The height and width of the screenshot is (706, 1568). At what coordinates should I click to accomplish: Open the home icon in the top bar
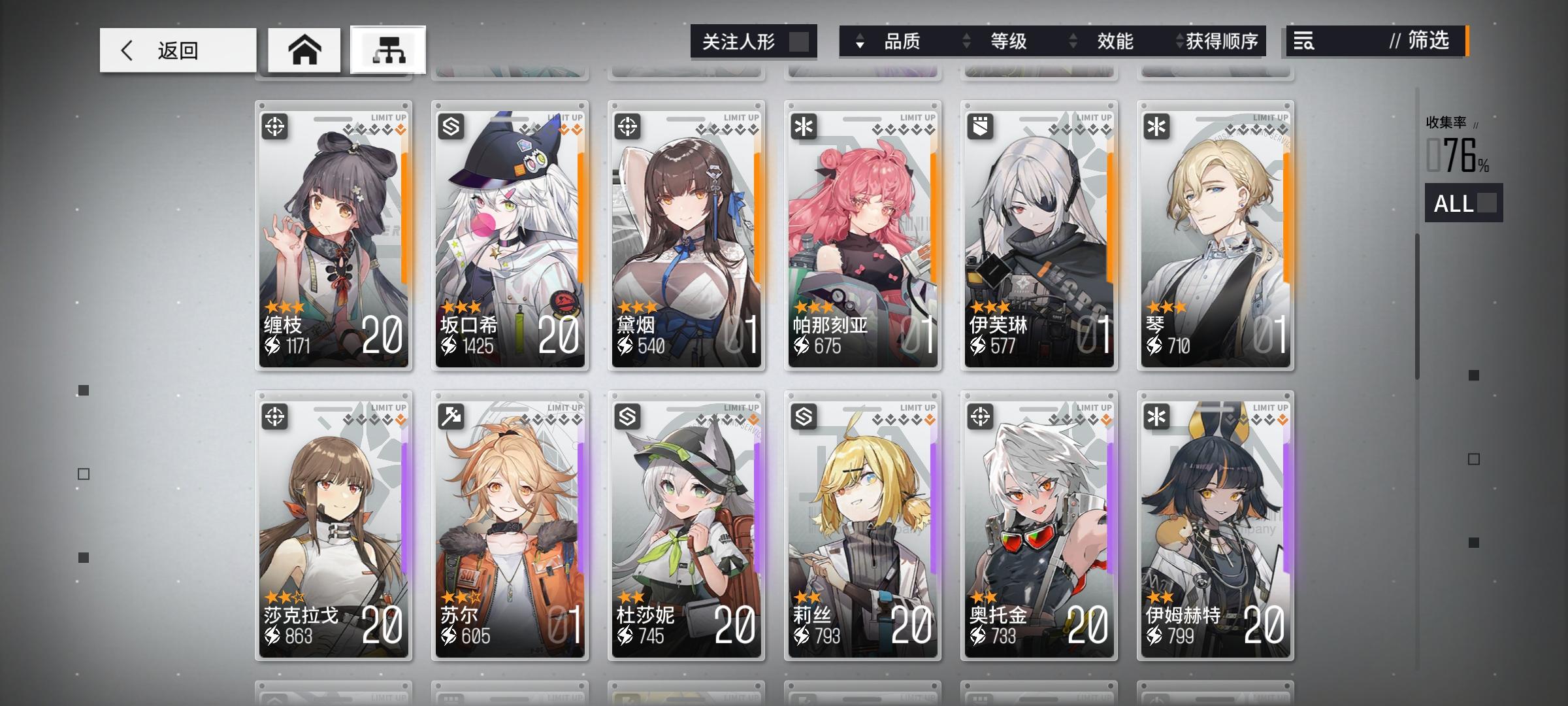coord(303,48)
